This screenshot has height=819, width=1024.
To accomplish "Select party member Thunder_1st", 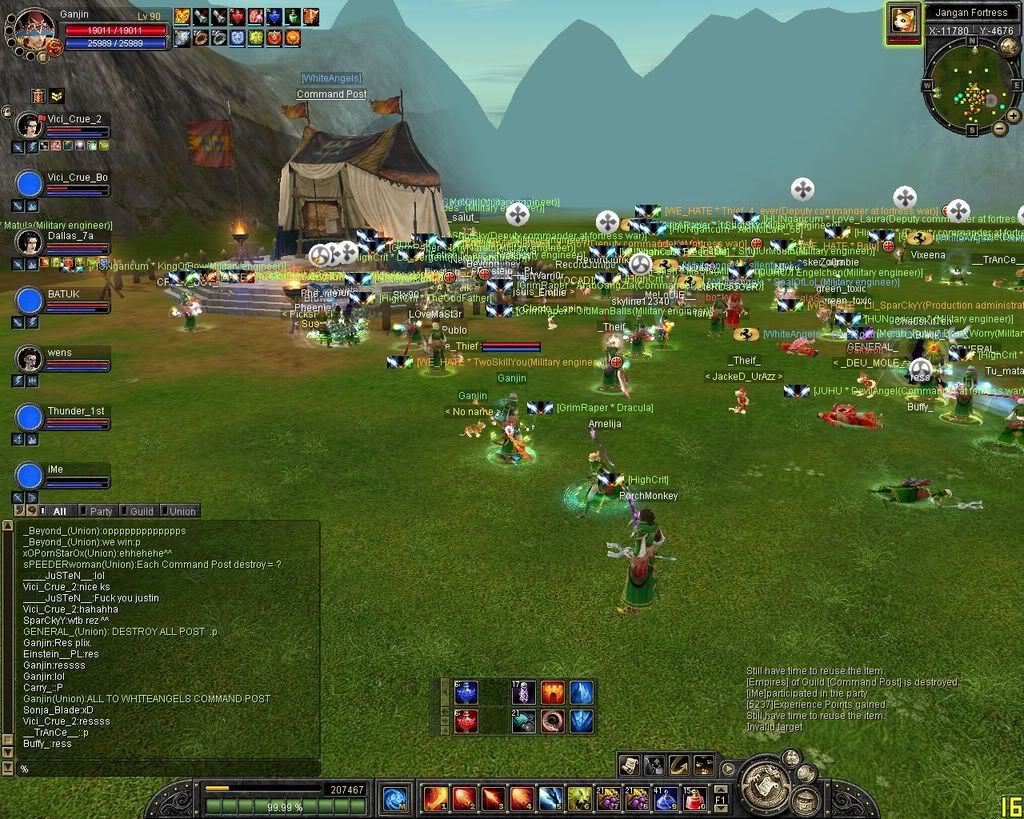I will [x=31, y=418].
